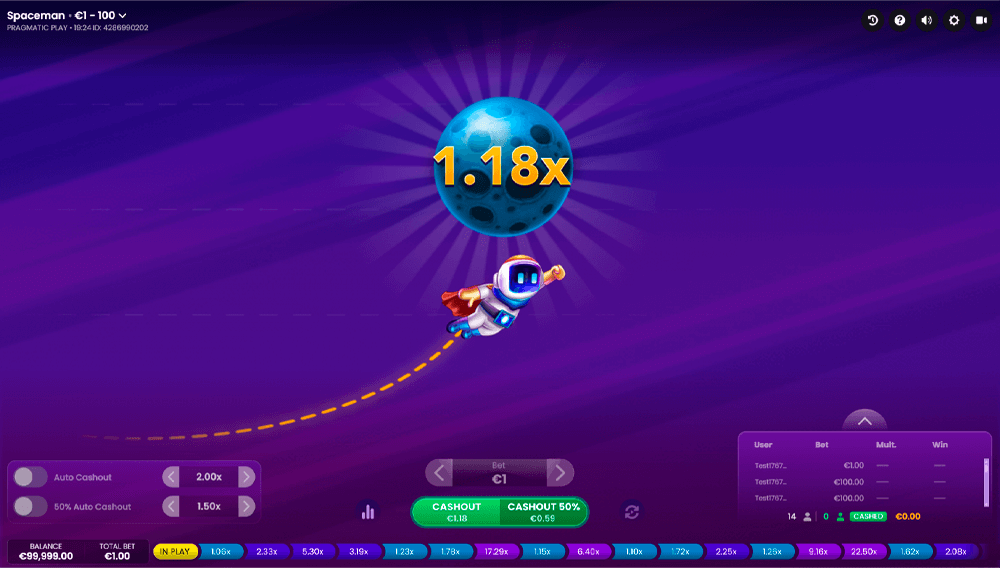Open the help question mark icon
Viewport: 1000px width, 568px height.
[x=900, y=20]
